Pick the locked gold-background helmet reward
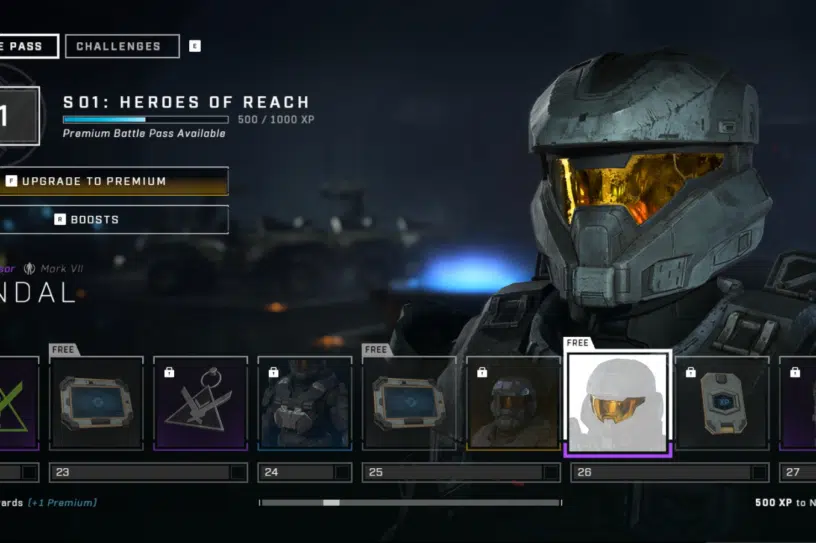 [513, 403]
